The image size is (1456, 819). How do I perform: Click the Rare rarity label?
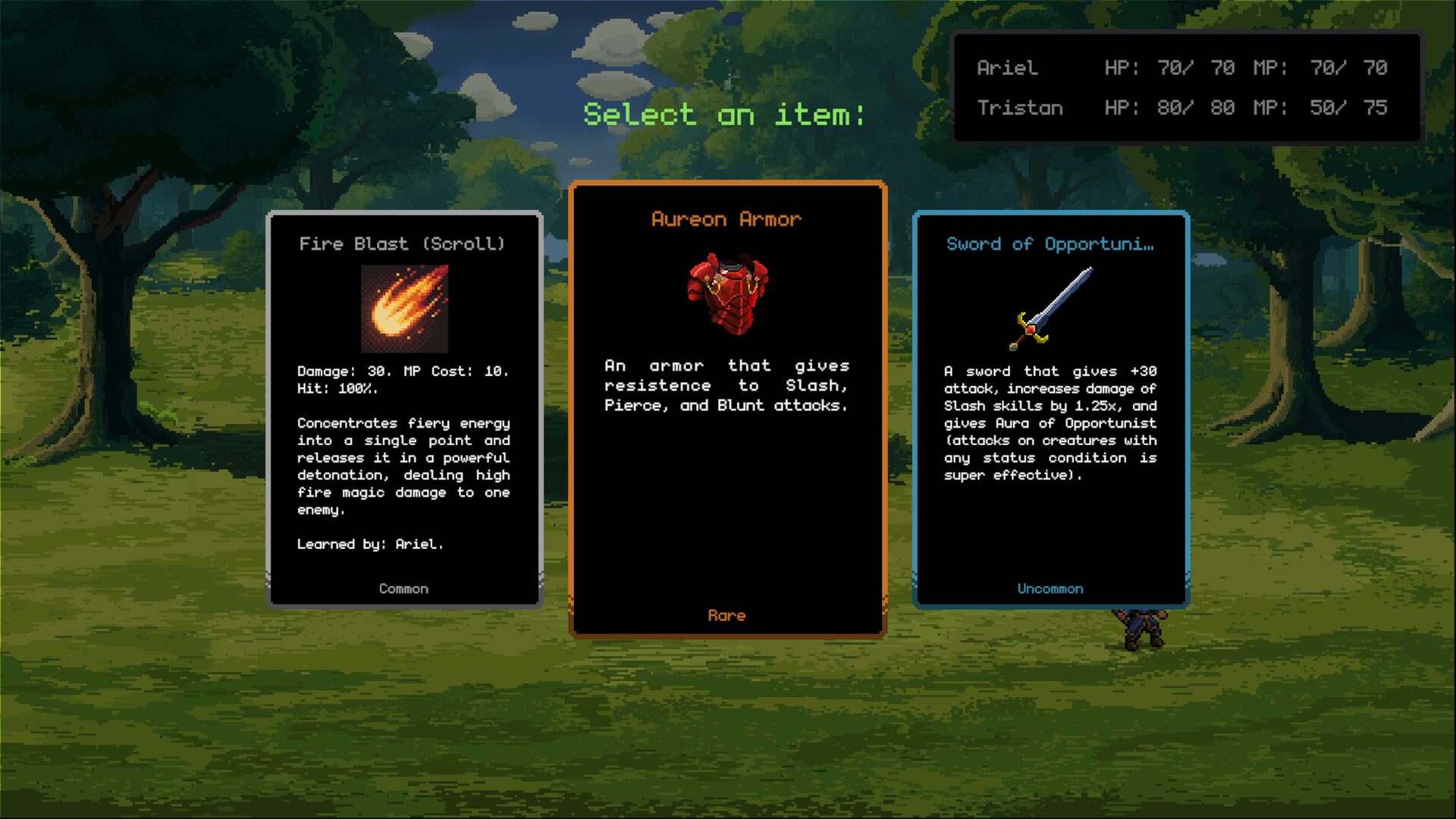point(726,616)
